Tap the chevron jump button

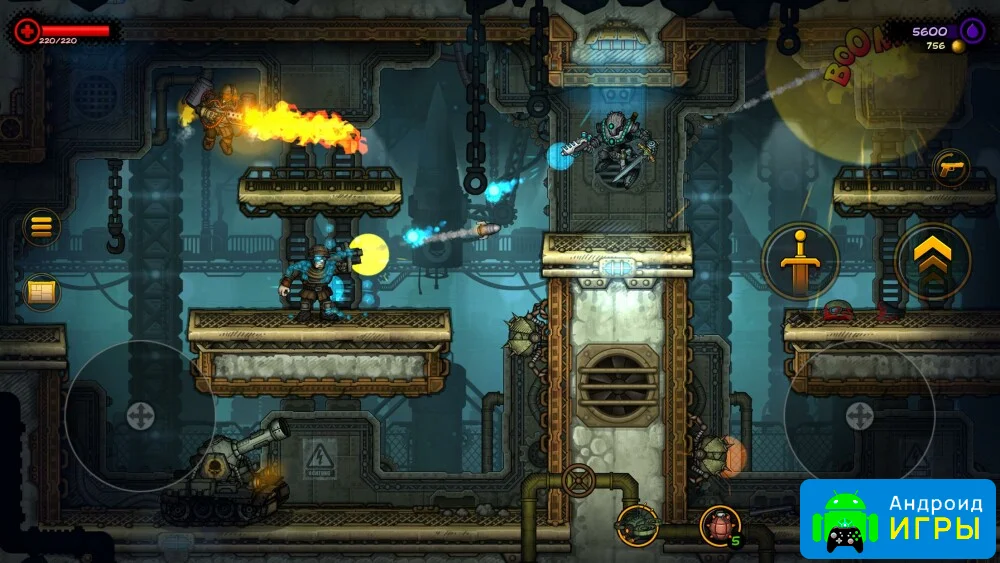[932, 261]
